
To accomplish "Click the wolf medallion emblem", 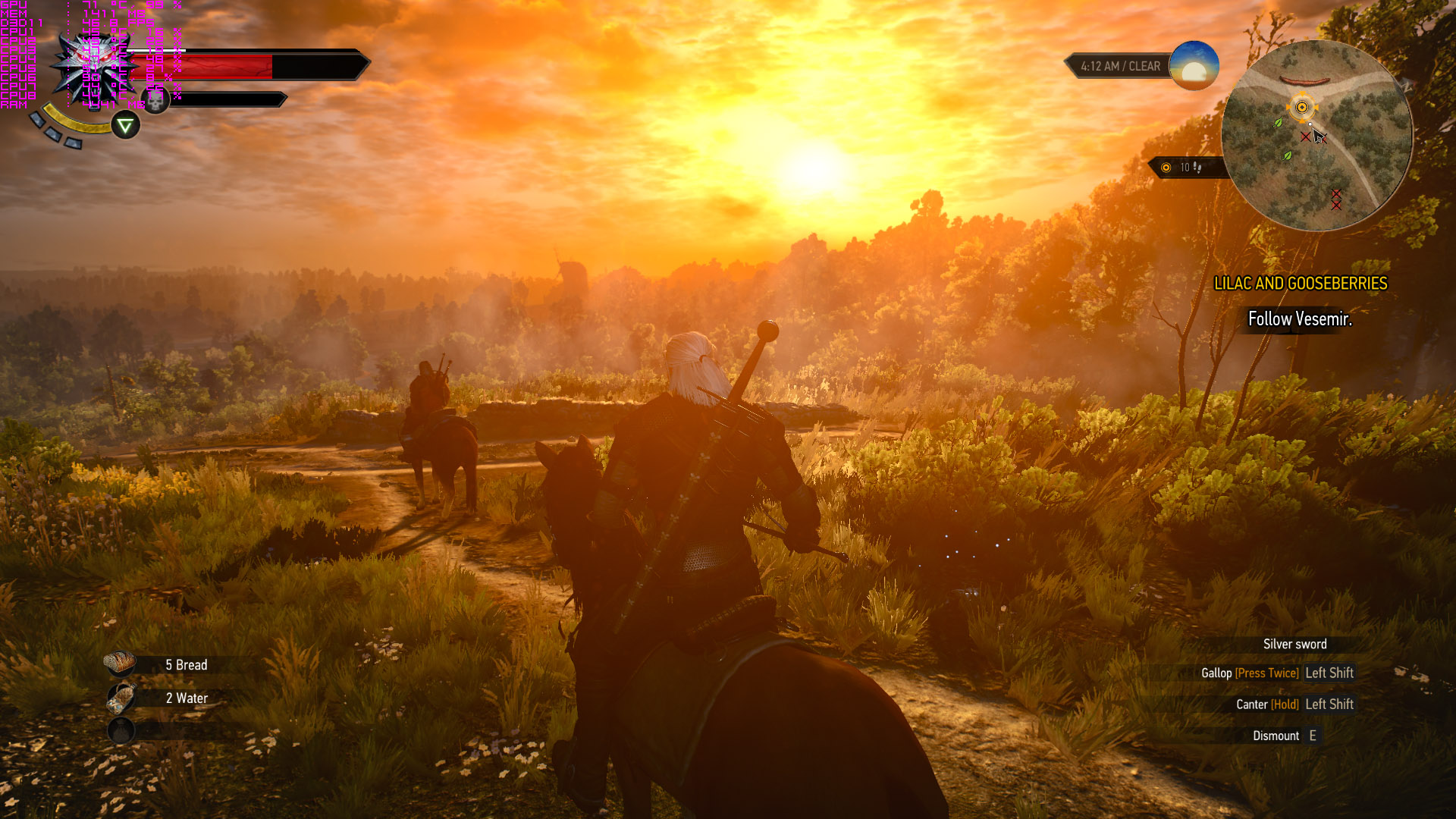I will (x=94, y=70).
